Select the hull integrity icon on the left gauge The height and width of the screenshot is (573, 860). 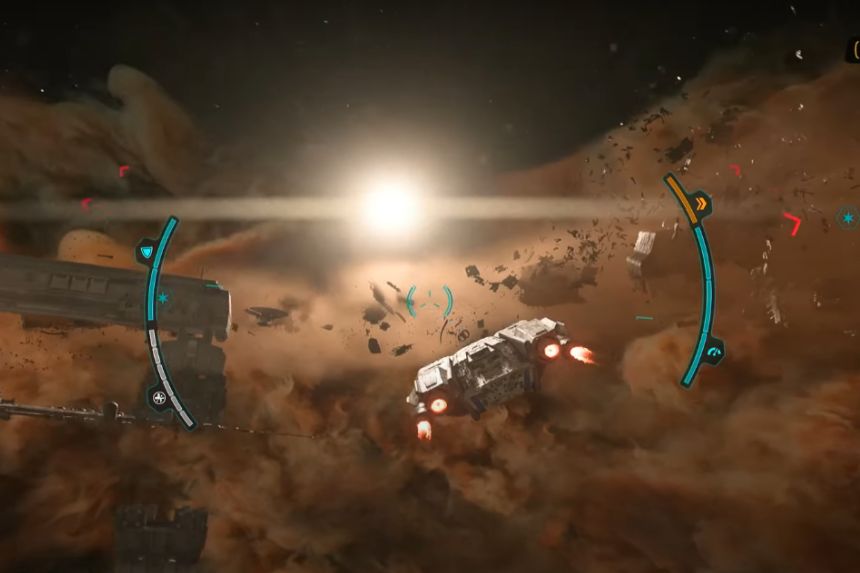pos(158,398)
